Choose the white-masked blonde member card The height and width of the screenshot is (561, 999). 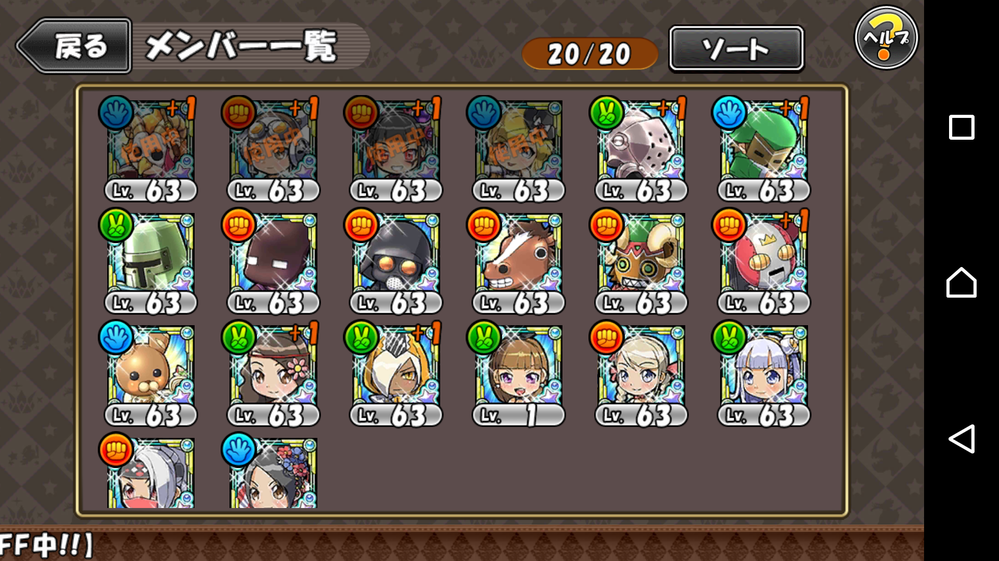tap(395, 371)
